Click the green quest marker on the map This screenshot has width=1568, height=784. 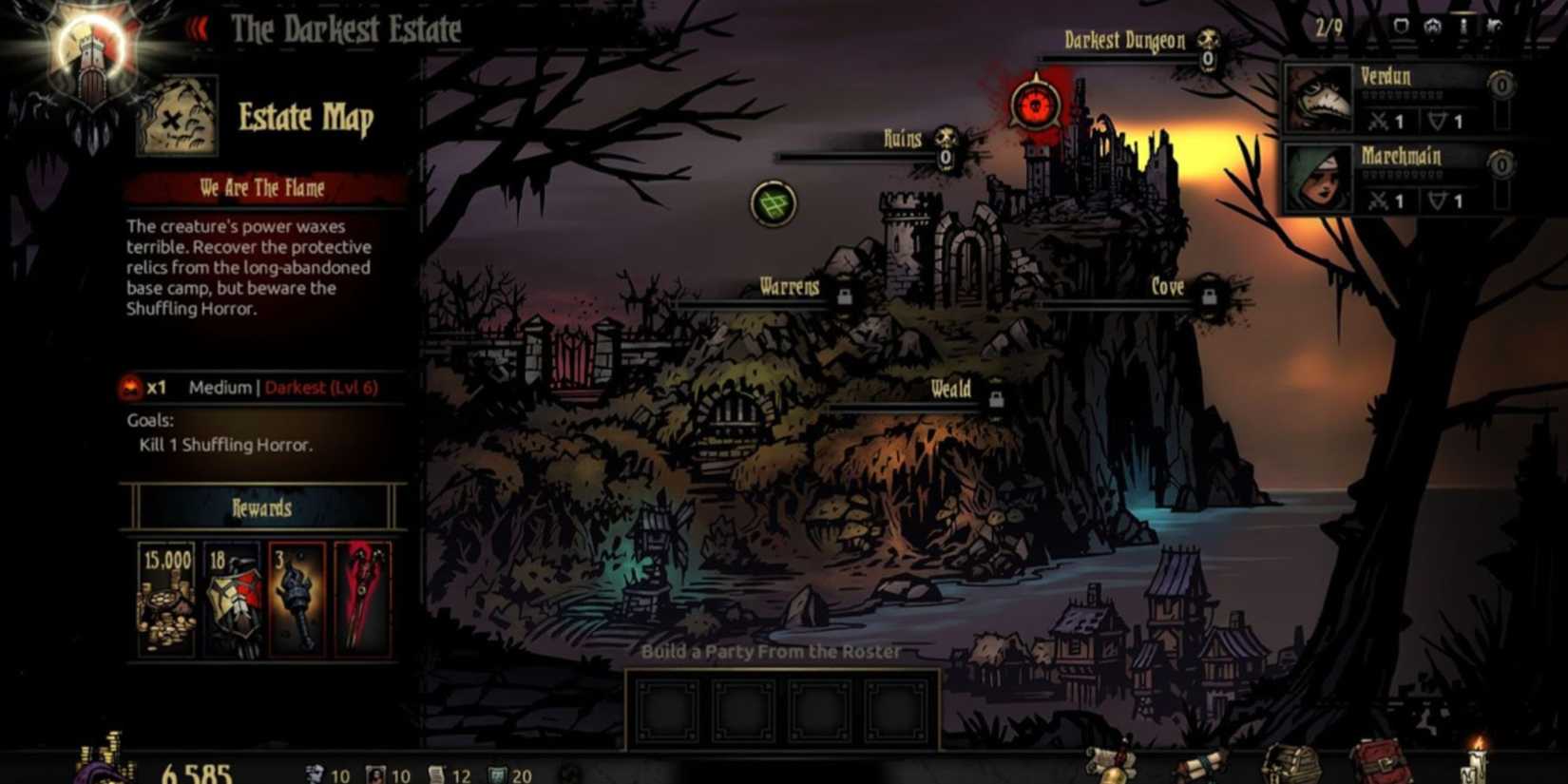tap(773, 203)
